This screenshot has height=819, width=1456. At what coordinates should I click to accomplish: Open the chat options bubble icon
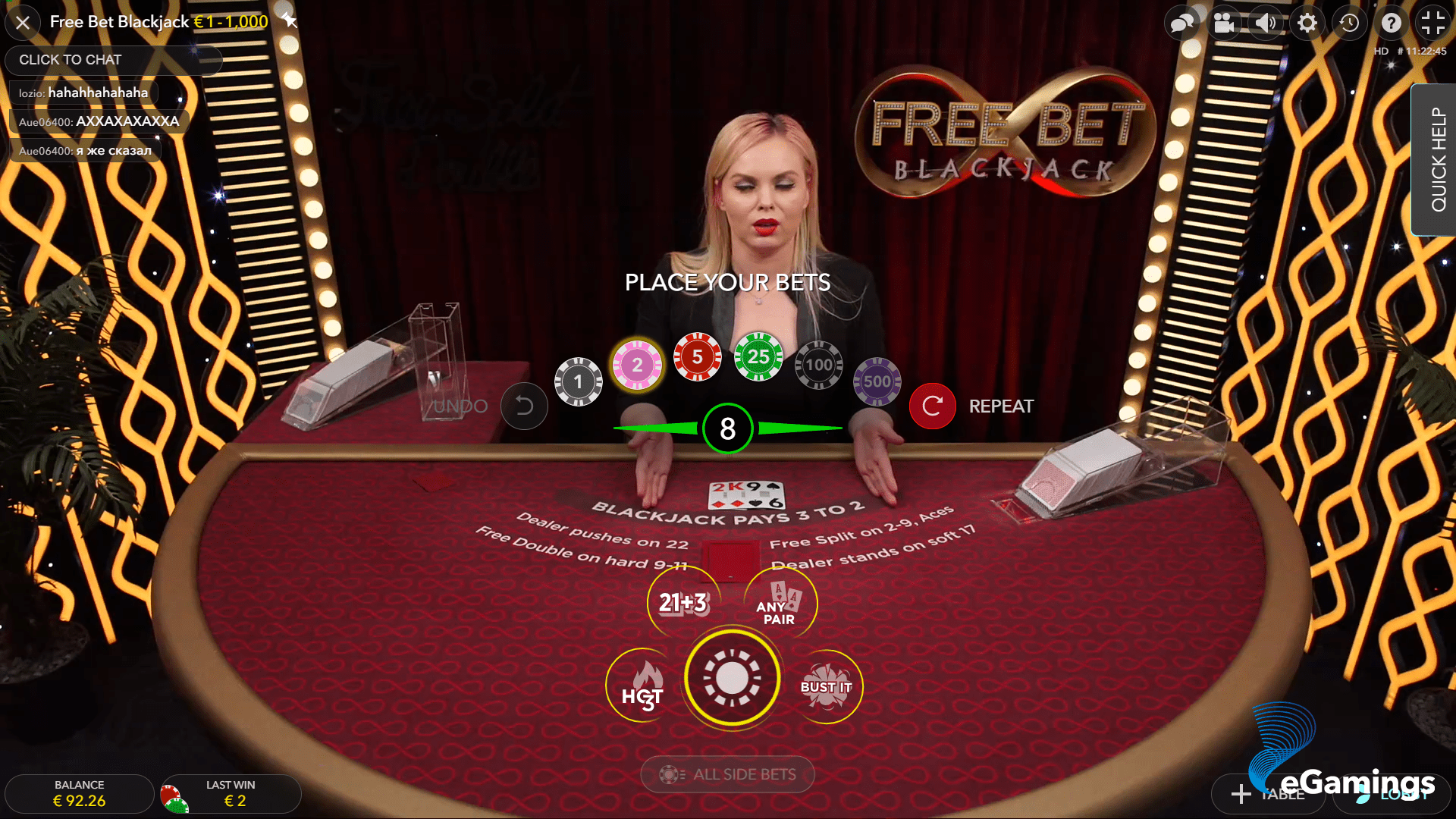tap(1181, 23)
